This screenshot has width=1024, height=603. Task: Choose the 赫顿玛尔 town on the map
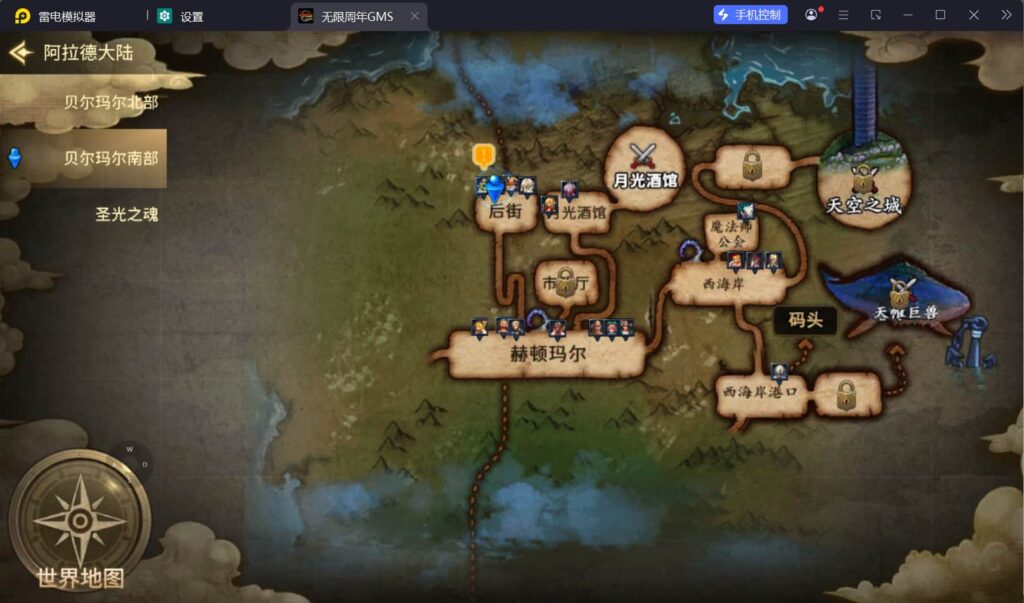547,355
